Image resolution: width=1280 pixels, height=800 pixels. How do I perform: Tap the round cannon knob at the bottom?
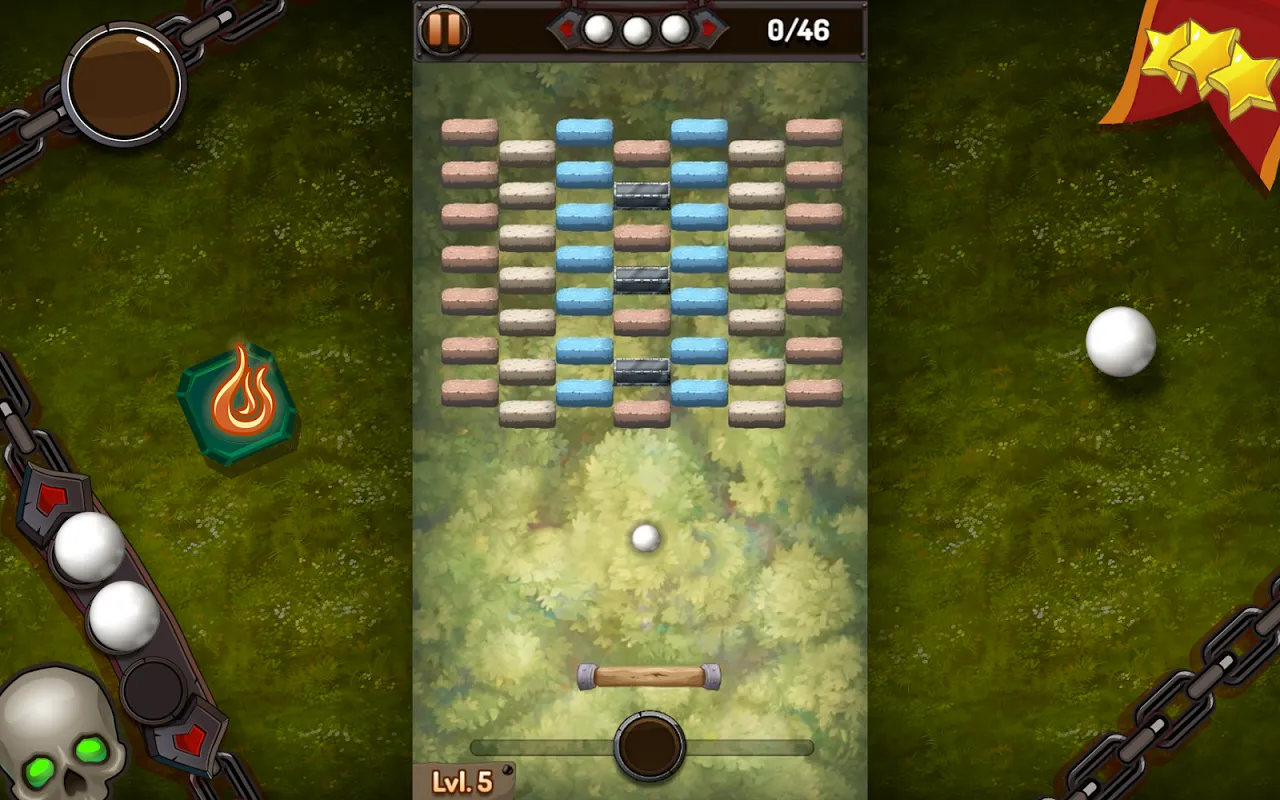click(650, 745)
